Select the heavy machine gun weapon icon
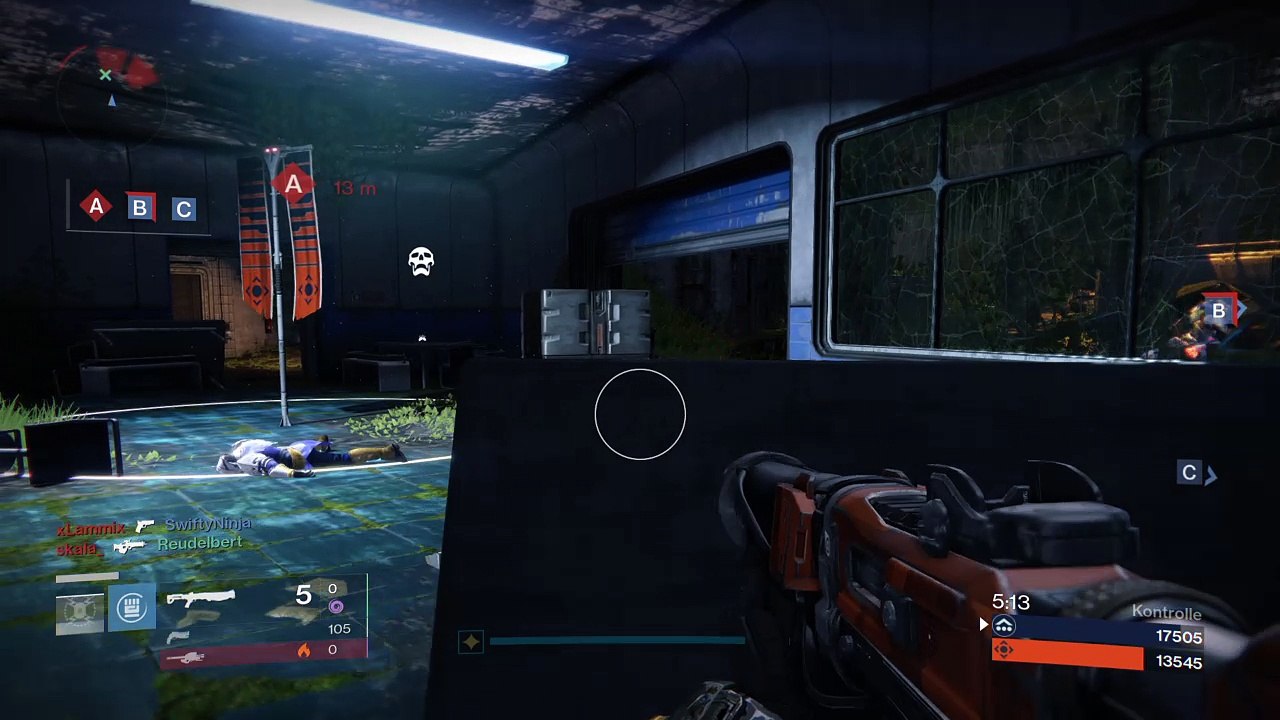 (185, 657)
